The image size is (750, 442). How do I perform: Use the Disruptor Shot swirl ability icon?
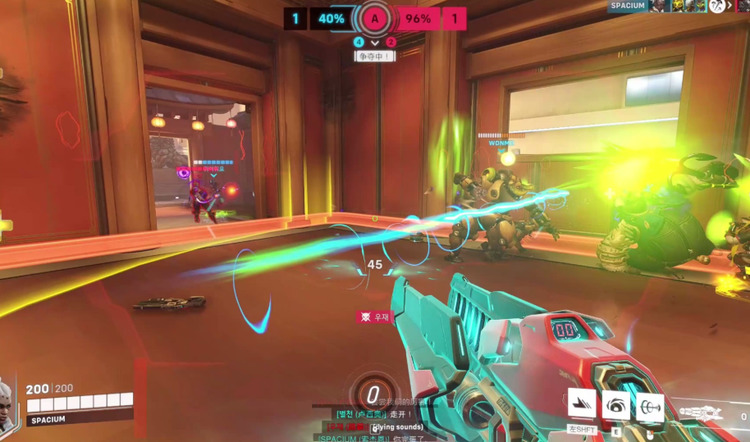point(616,404)
